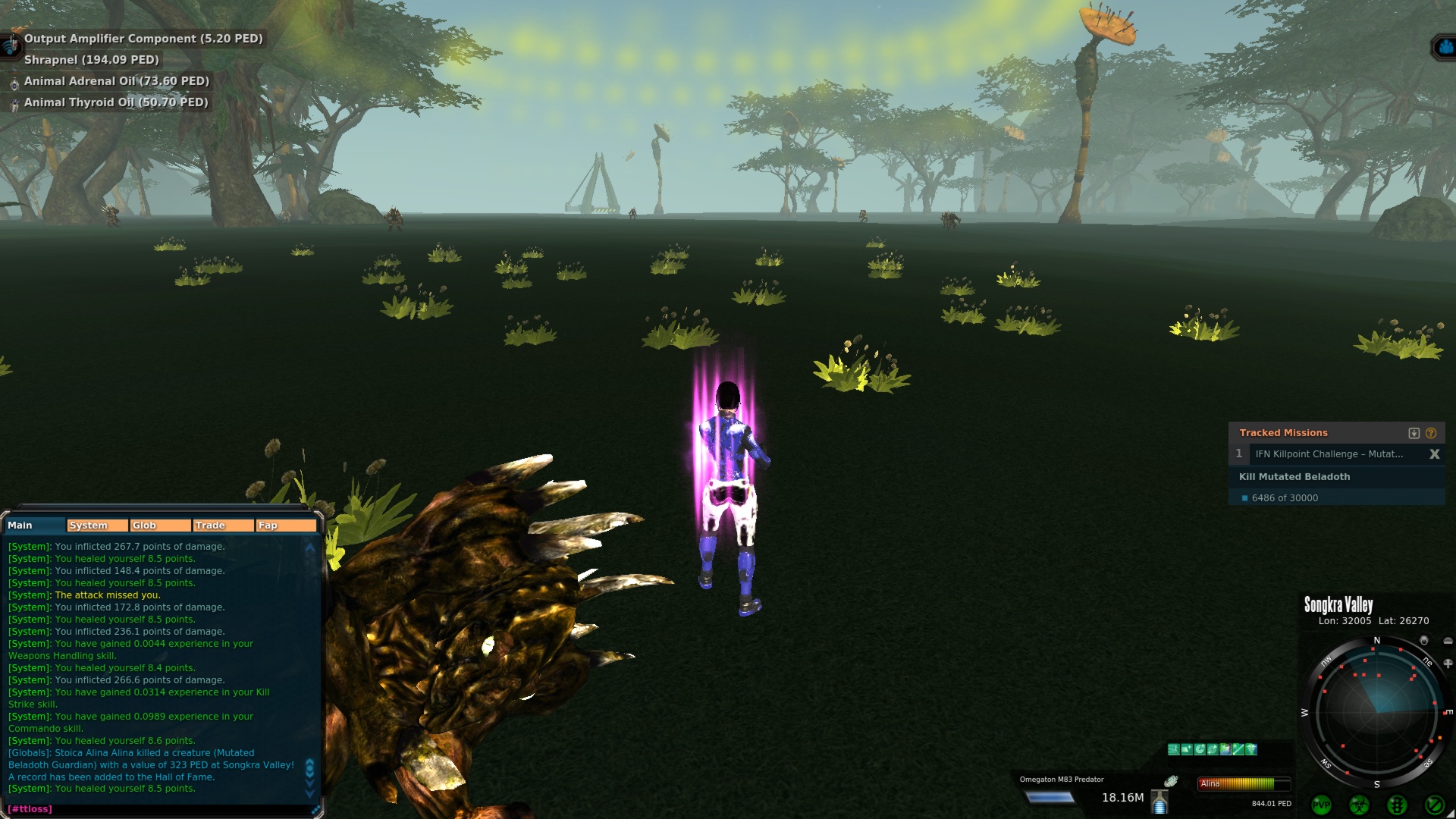
Task: Open the Glob chat tab
Action: [x=160, y=525]
